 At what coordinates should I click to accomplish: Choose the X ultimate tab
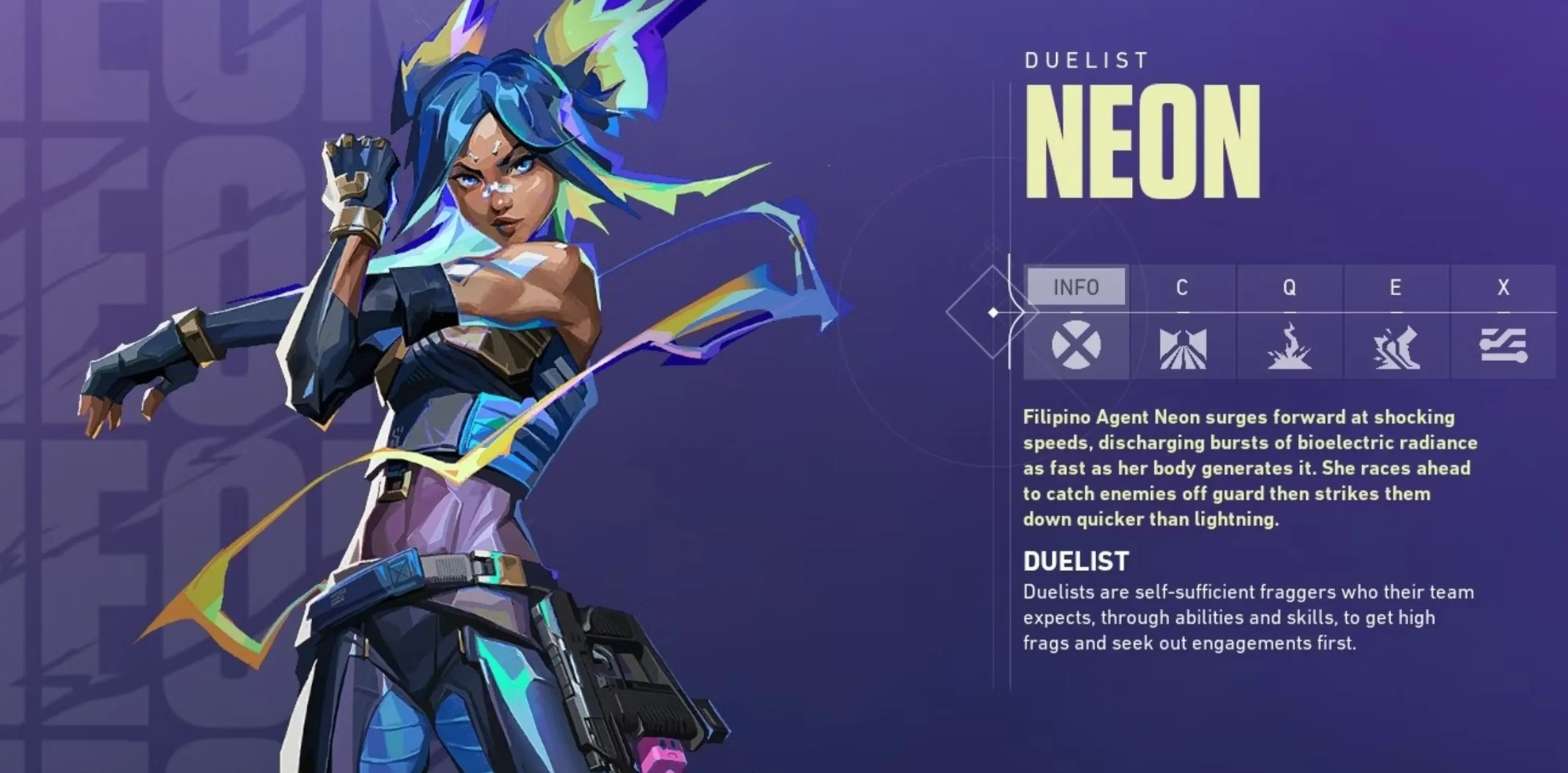pos(1503,287)
